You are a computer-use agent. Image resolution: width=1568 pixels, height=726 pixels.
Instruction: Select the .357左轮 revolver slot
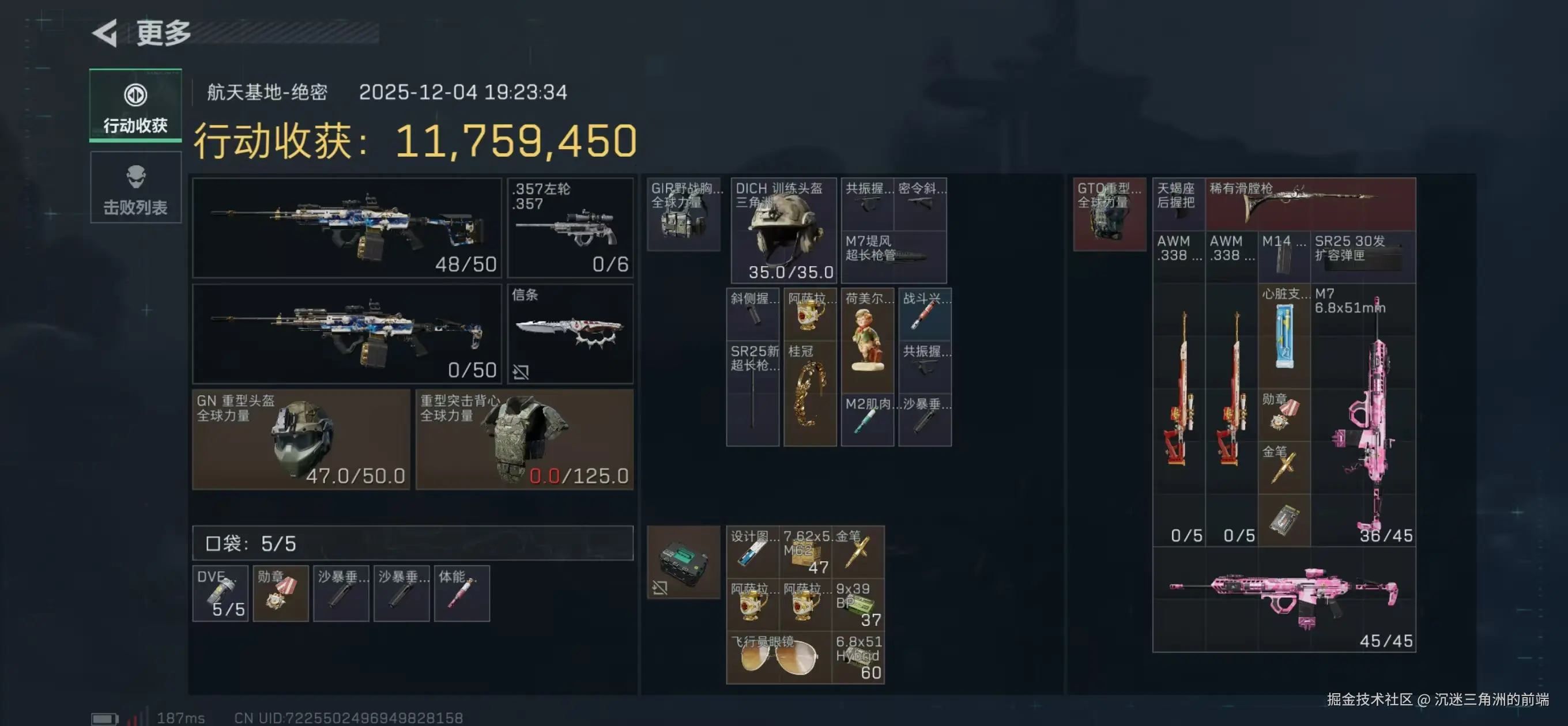[570, 228]
